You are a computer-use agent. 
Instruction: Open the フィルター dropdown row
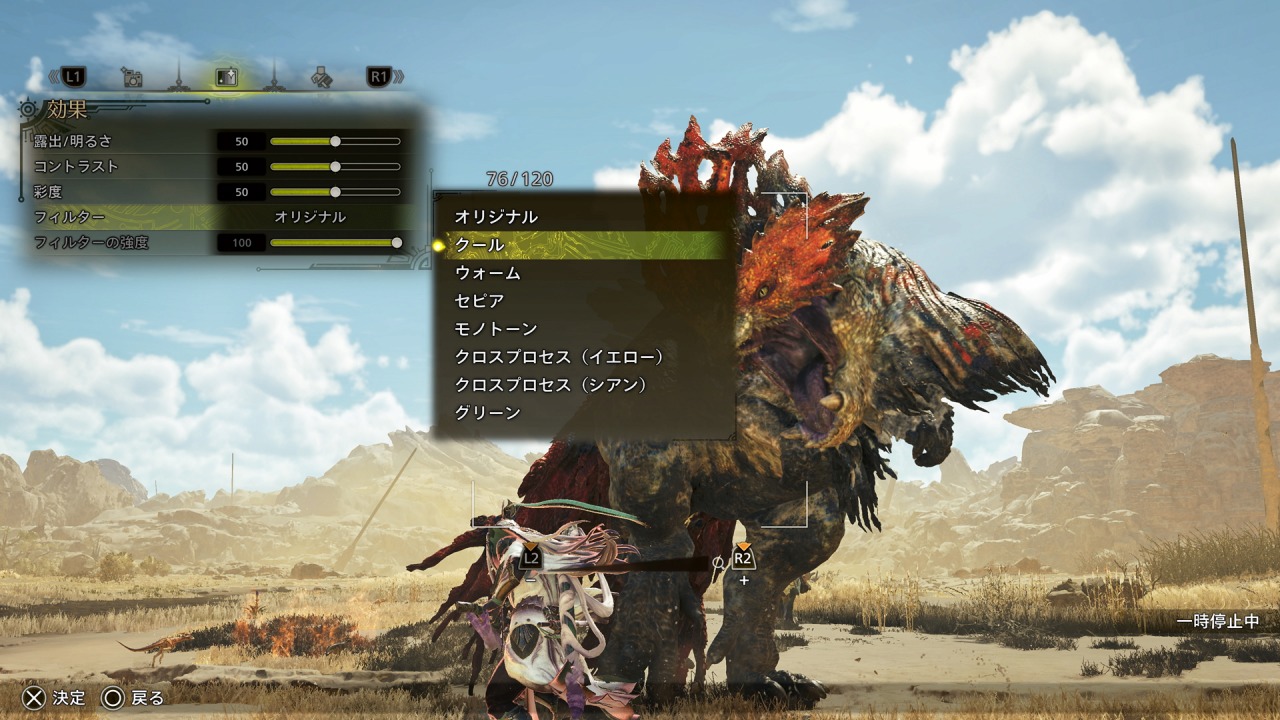[220, 217]
